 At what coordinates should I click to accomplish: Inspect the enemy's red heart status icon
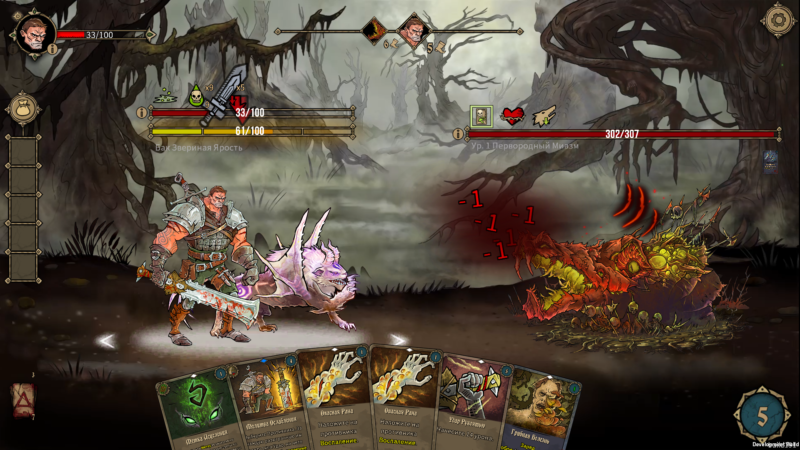pos(513,116)
